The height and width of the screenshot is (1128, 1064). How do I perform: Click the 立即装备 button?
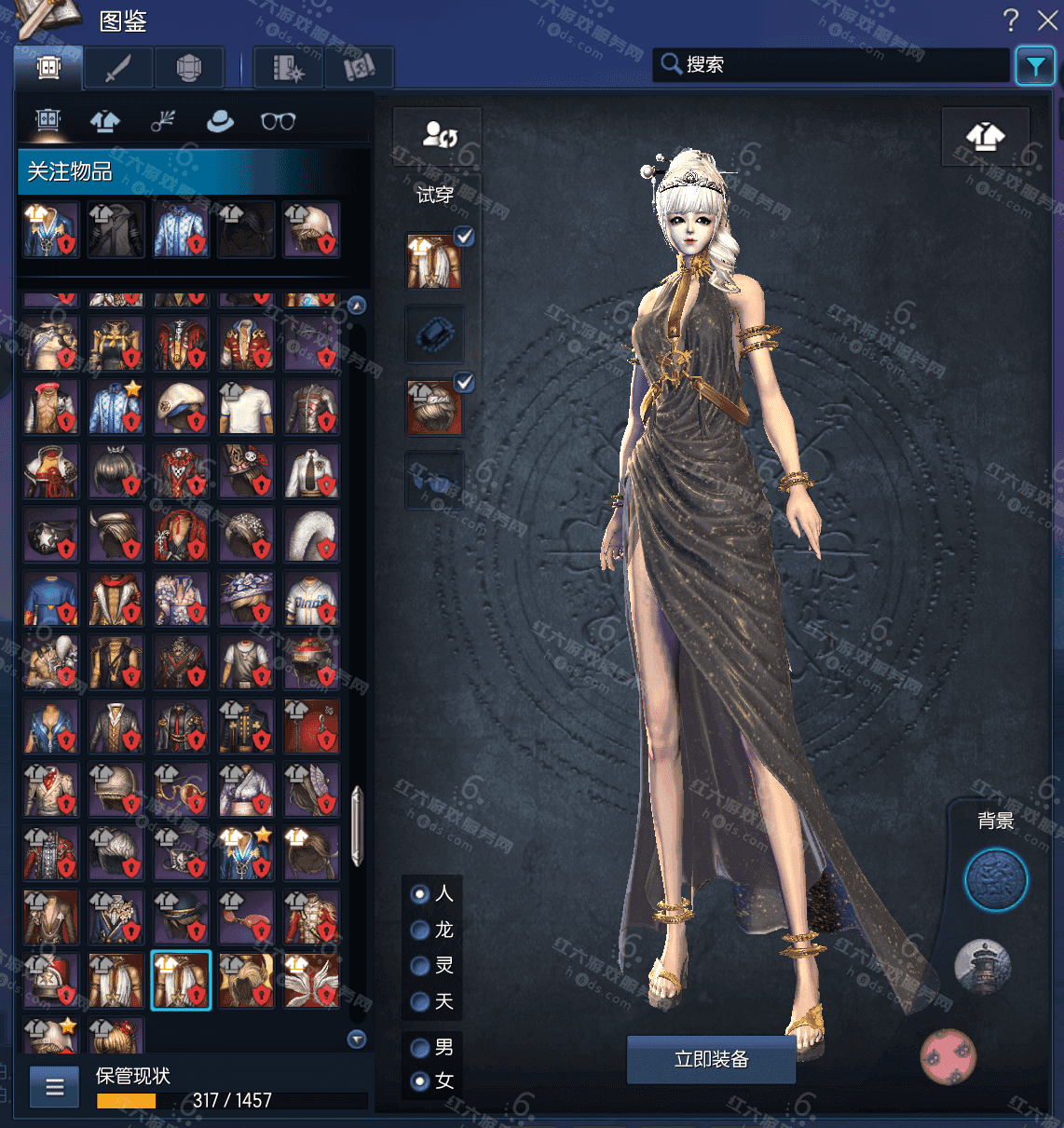coord(711,1059)
